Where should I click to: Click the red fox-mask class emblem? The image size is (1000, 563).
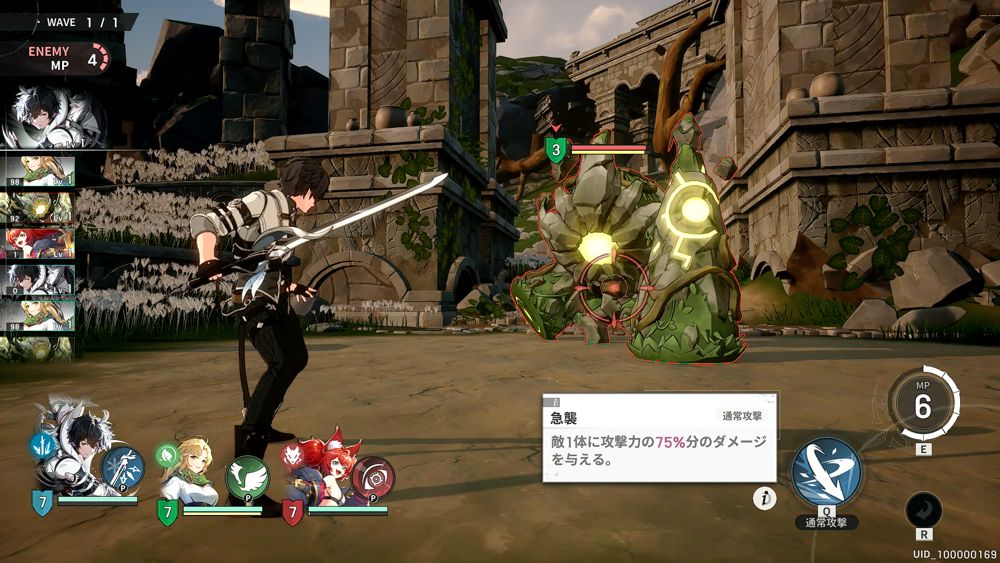pyautogui.click(x=293, y=455)
